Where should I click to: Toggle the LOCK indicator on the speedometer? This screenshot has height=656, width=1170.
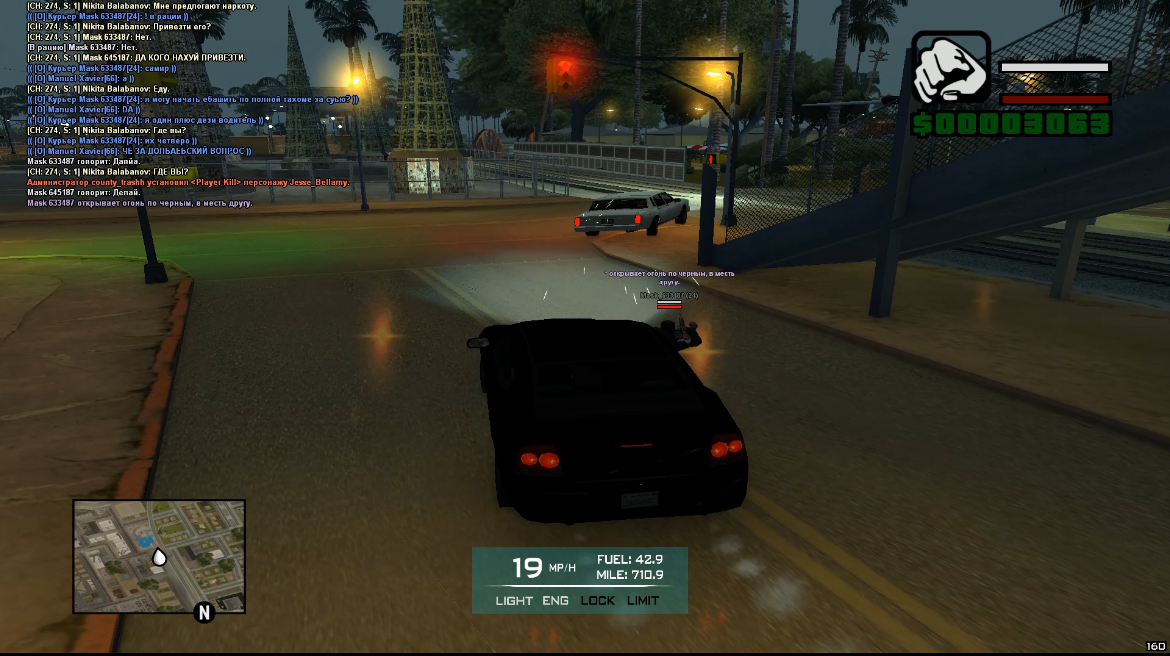click(x=598, y=600)
